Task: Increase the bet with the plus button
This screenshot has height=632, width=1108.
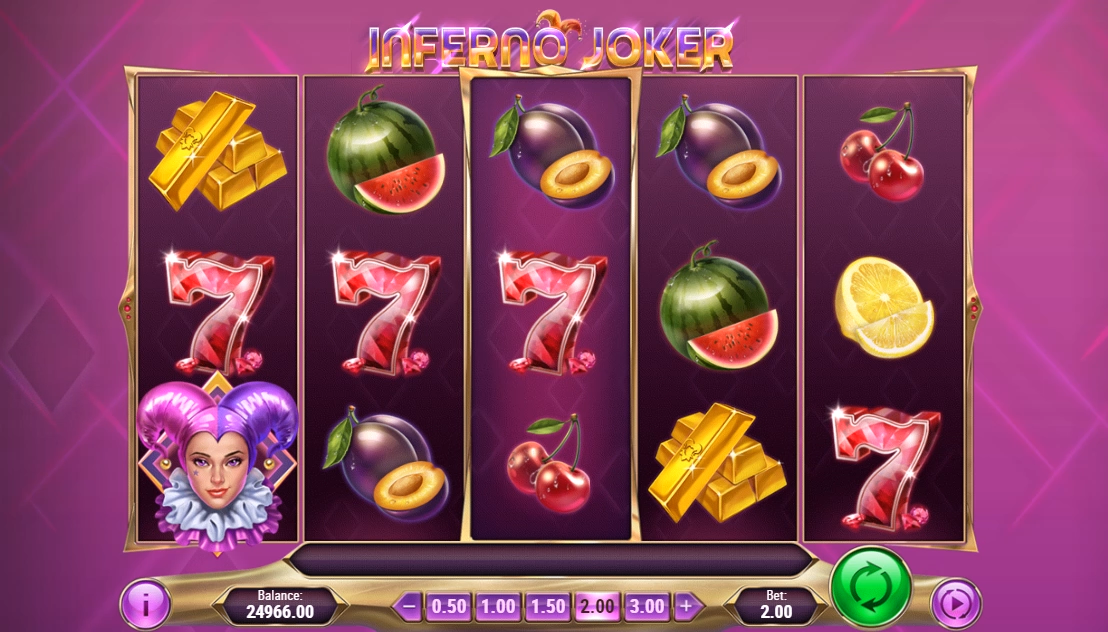Action: pos(685,606)
